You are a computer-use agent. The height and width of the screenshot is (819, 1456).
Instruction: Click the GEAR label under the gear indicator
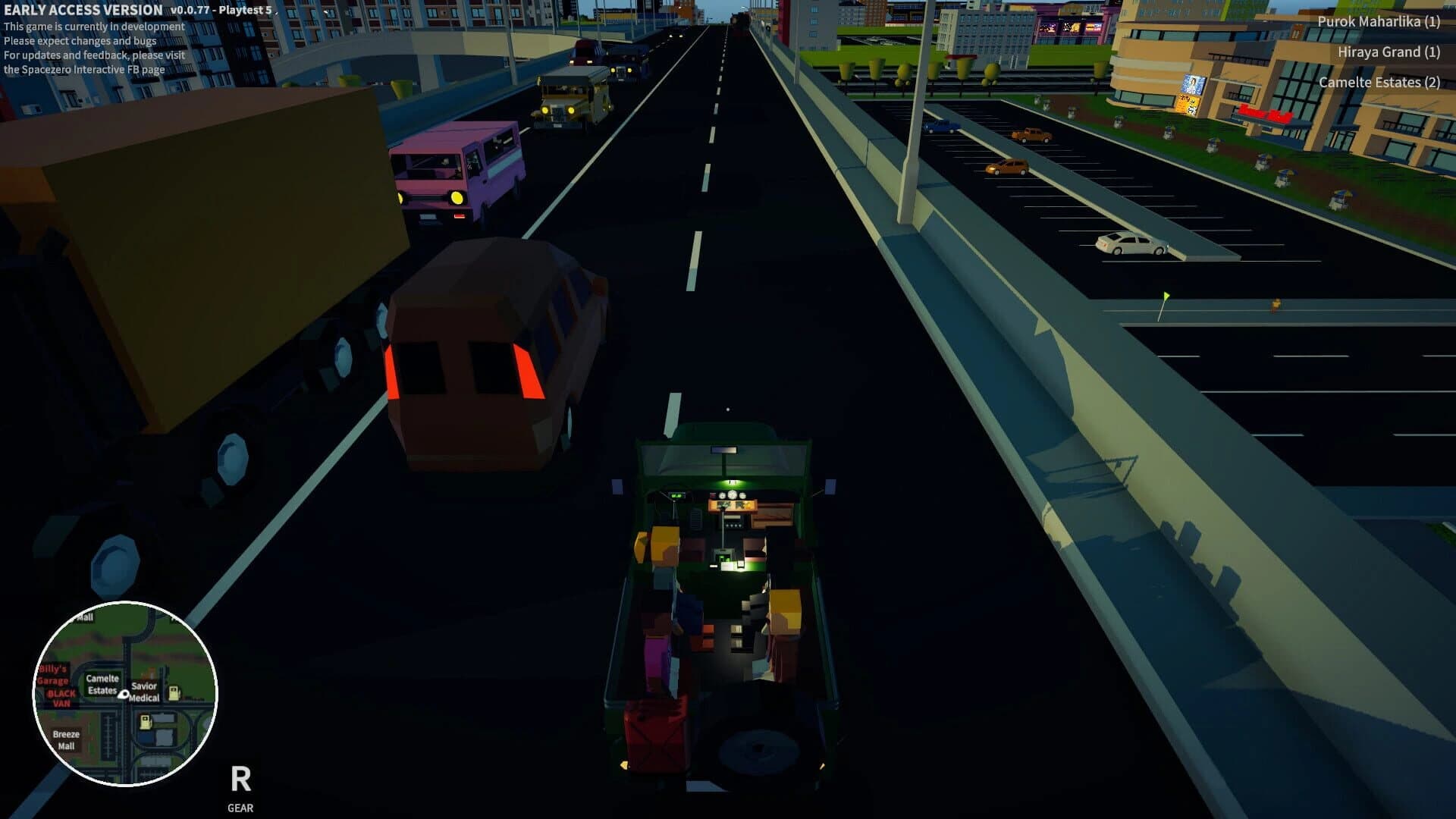tap(240, 808)
